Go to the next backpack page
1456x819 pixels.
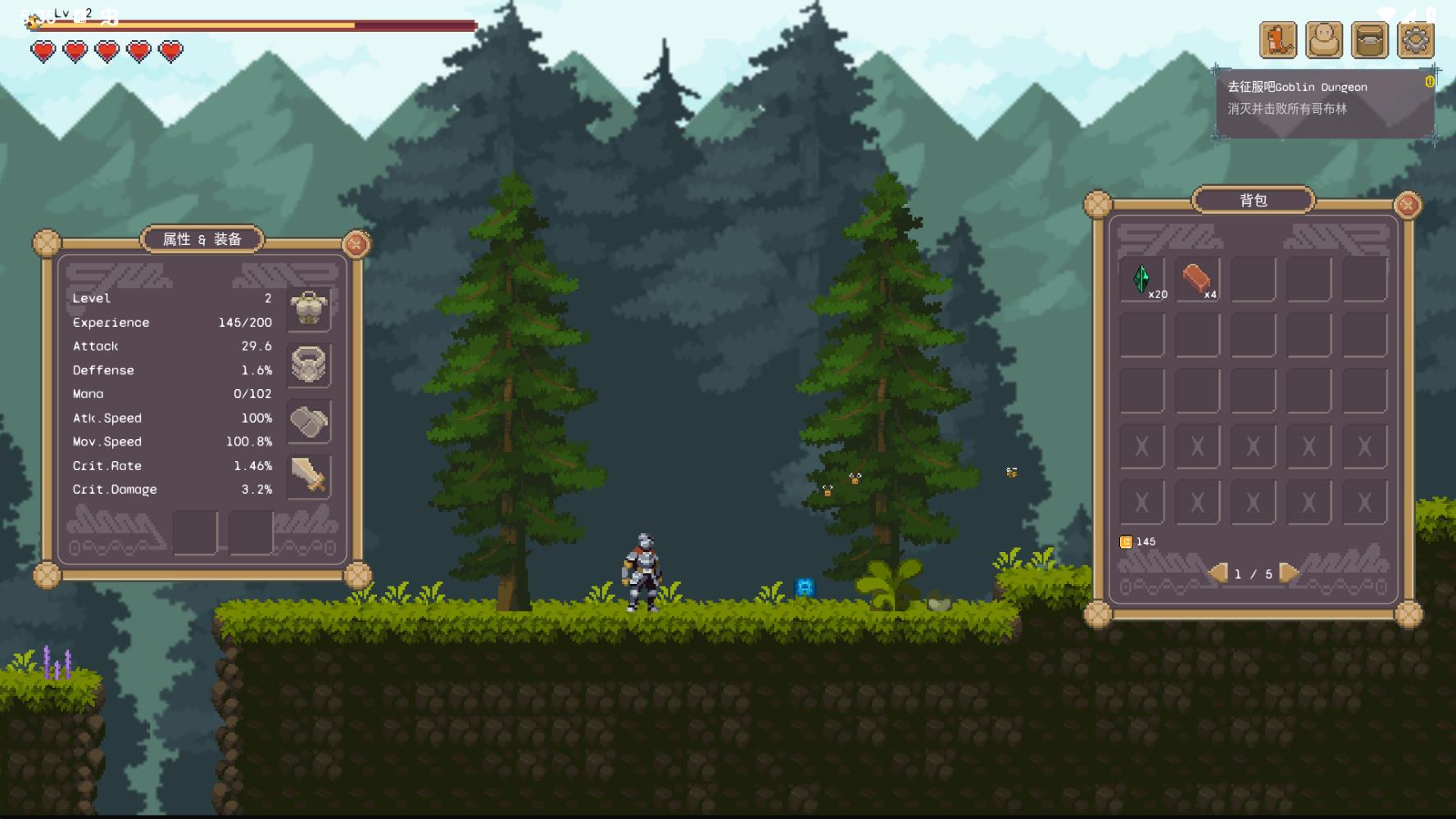pos(1289,572)
